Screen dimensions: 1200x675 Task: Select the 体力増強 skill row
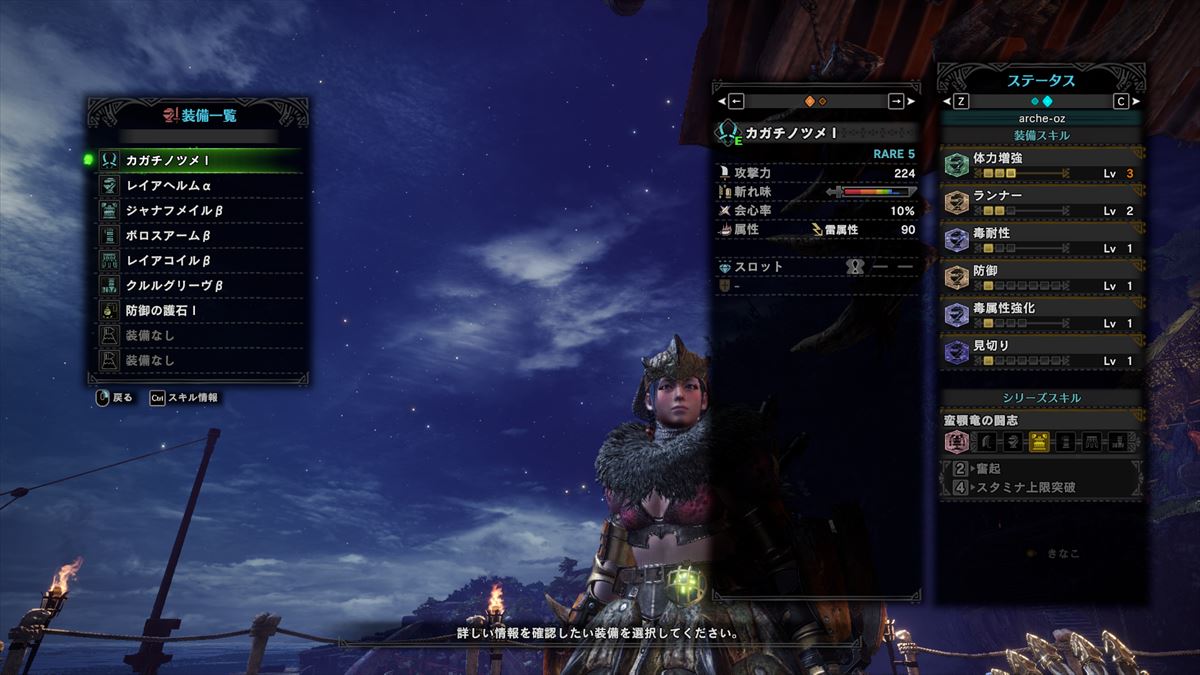coord(1041,165)
